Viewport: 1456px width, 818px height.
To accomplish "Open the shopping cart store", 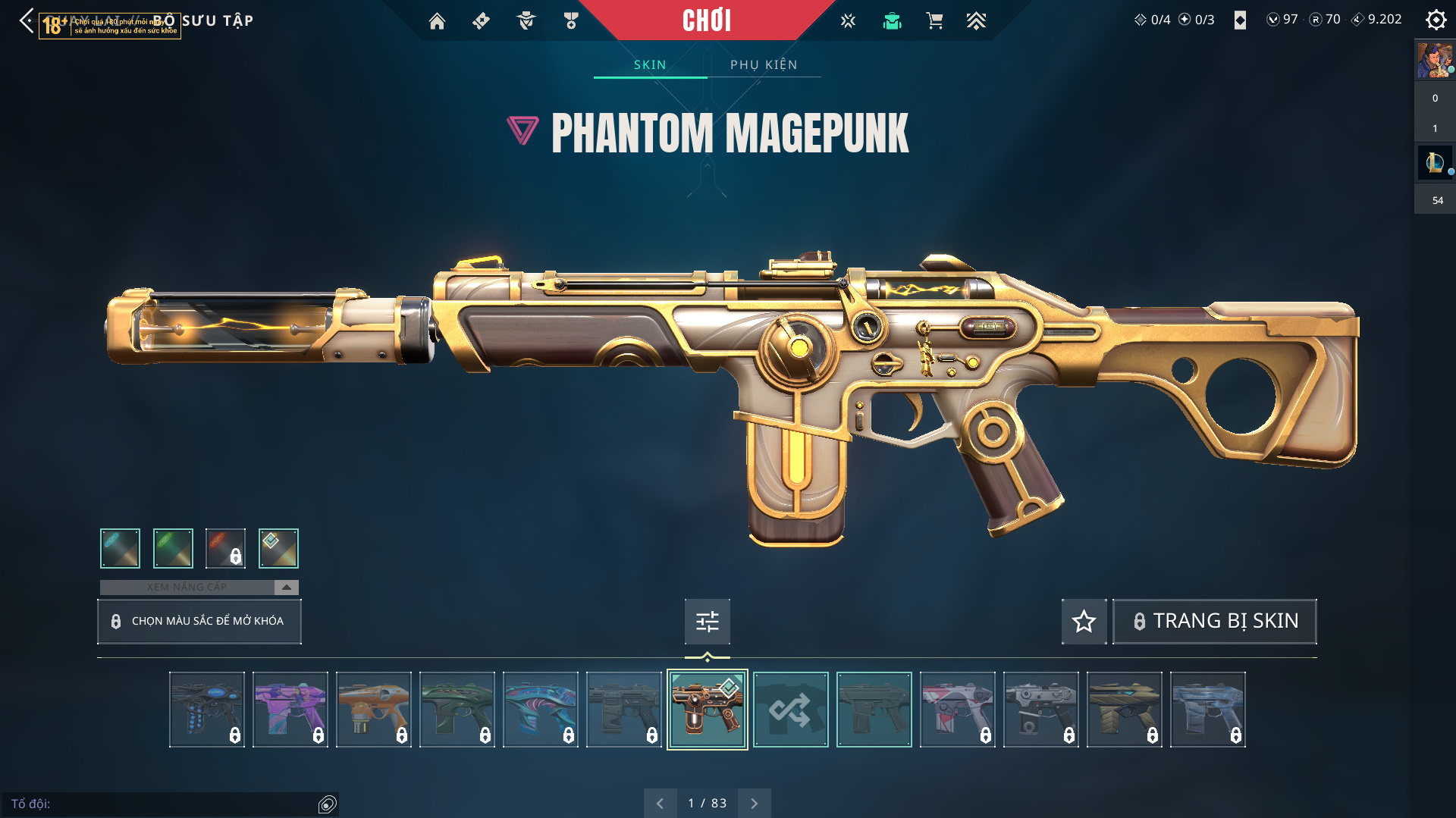I will [934, 21].
